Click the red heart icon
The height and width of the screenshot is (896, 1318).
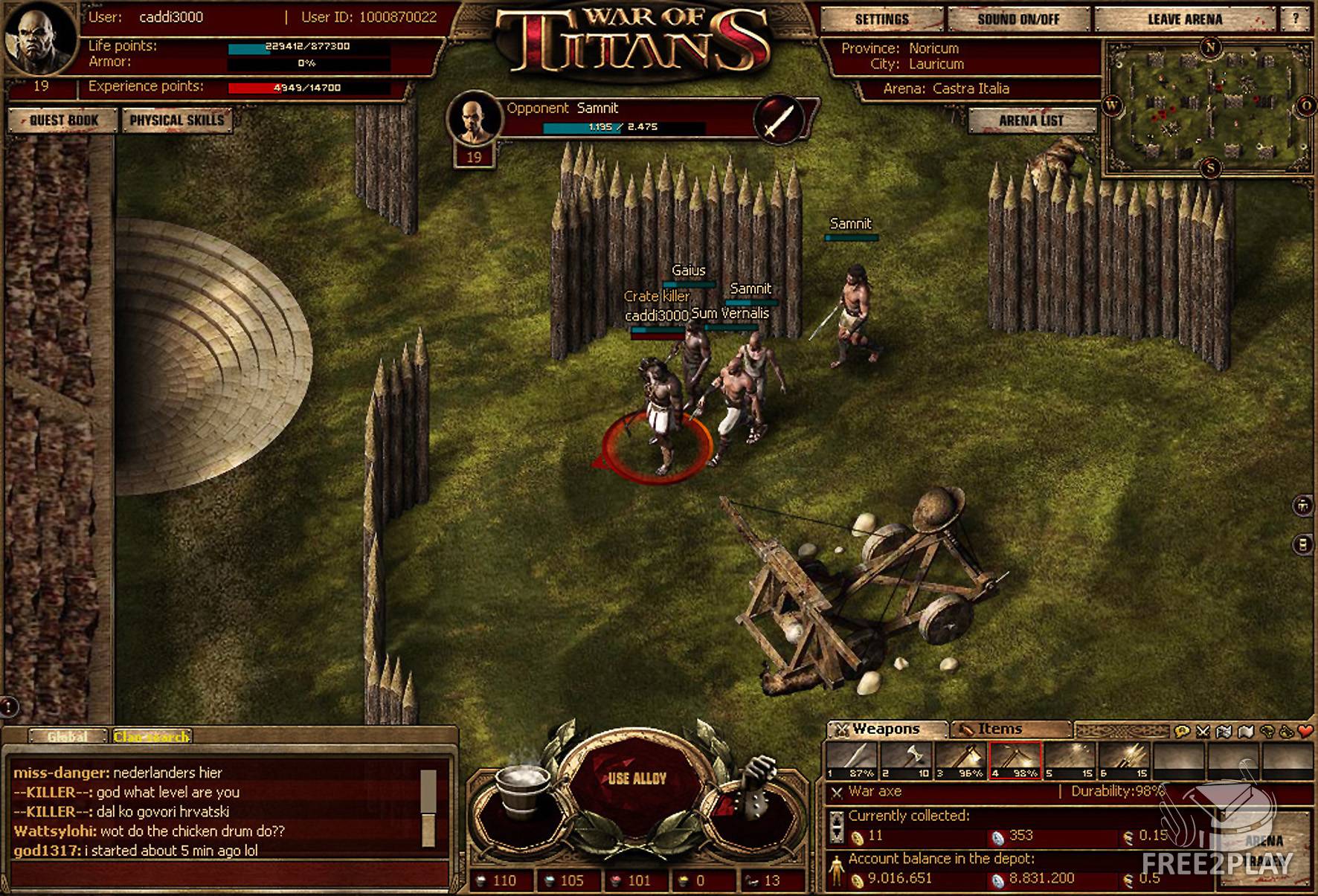(1304, 732)
